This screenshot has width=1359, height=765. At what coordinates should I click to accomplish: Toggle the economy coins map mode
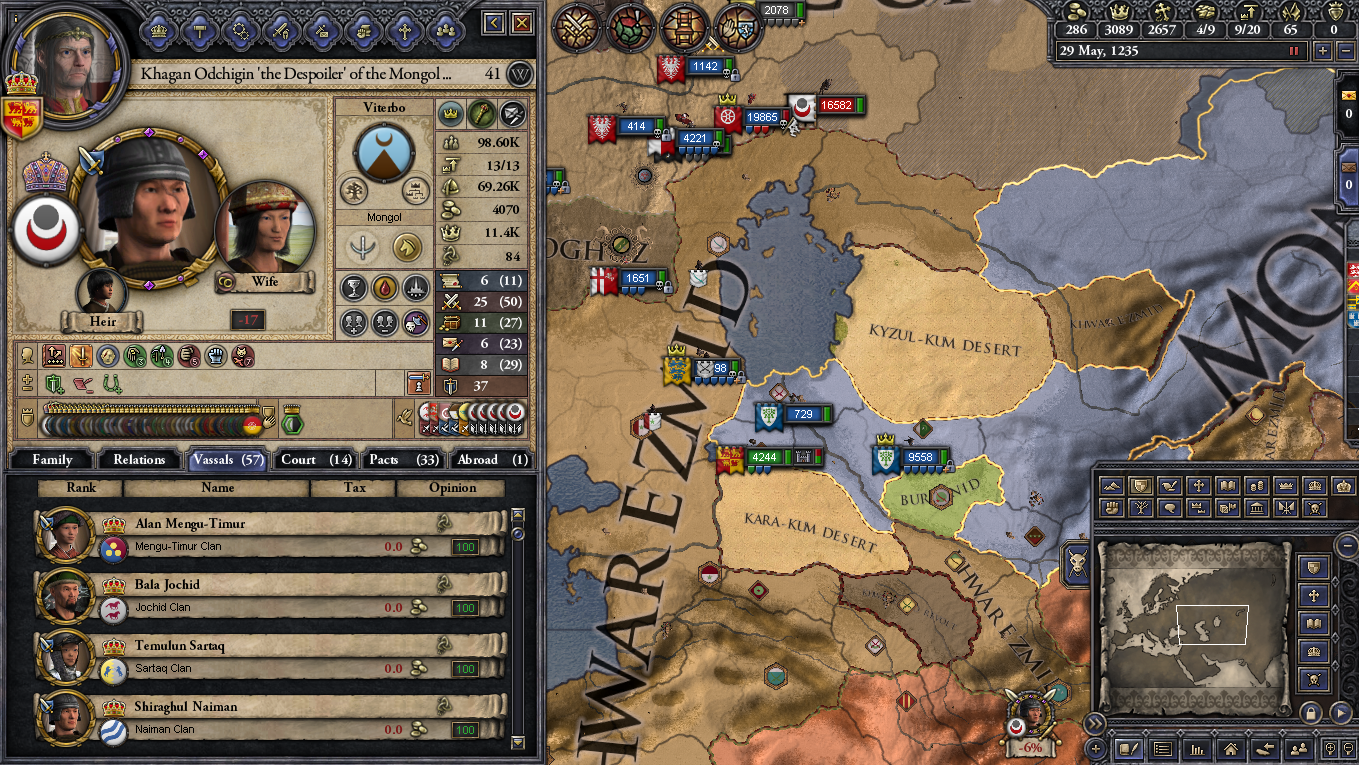[x=1258, y=486]
